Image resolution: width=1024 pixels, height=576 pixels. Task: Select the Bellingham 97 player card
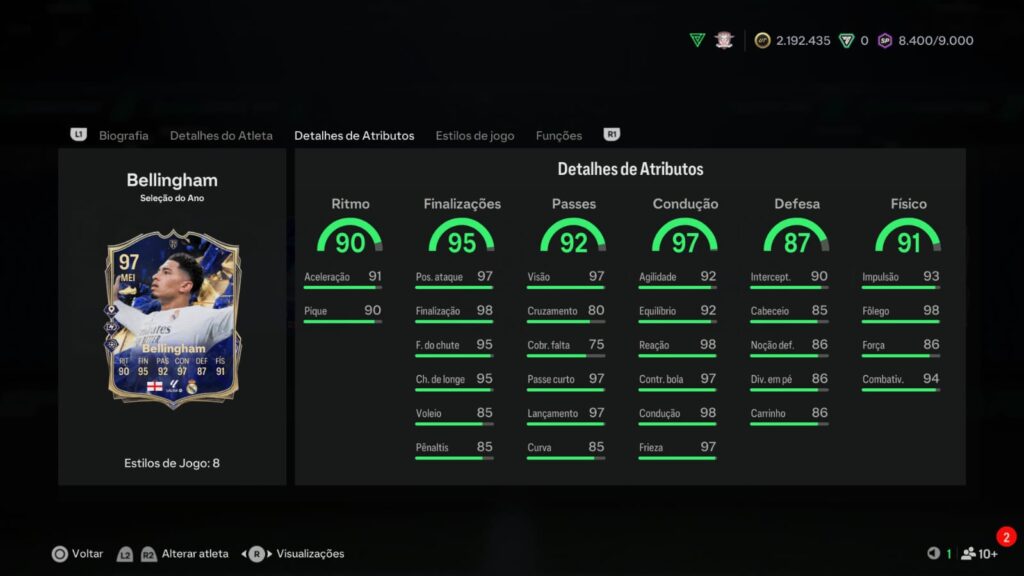click(x=171, y=322)
